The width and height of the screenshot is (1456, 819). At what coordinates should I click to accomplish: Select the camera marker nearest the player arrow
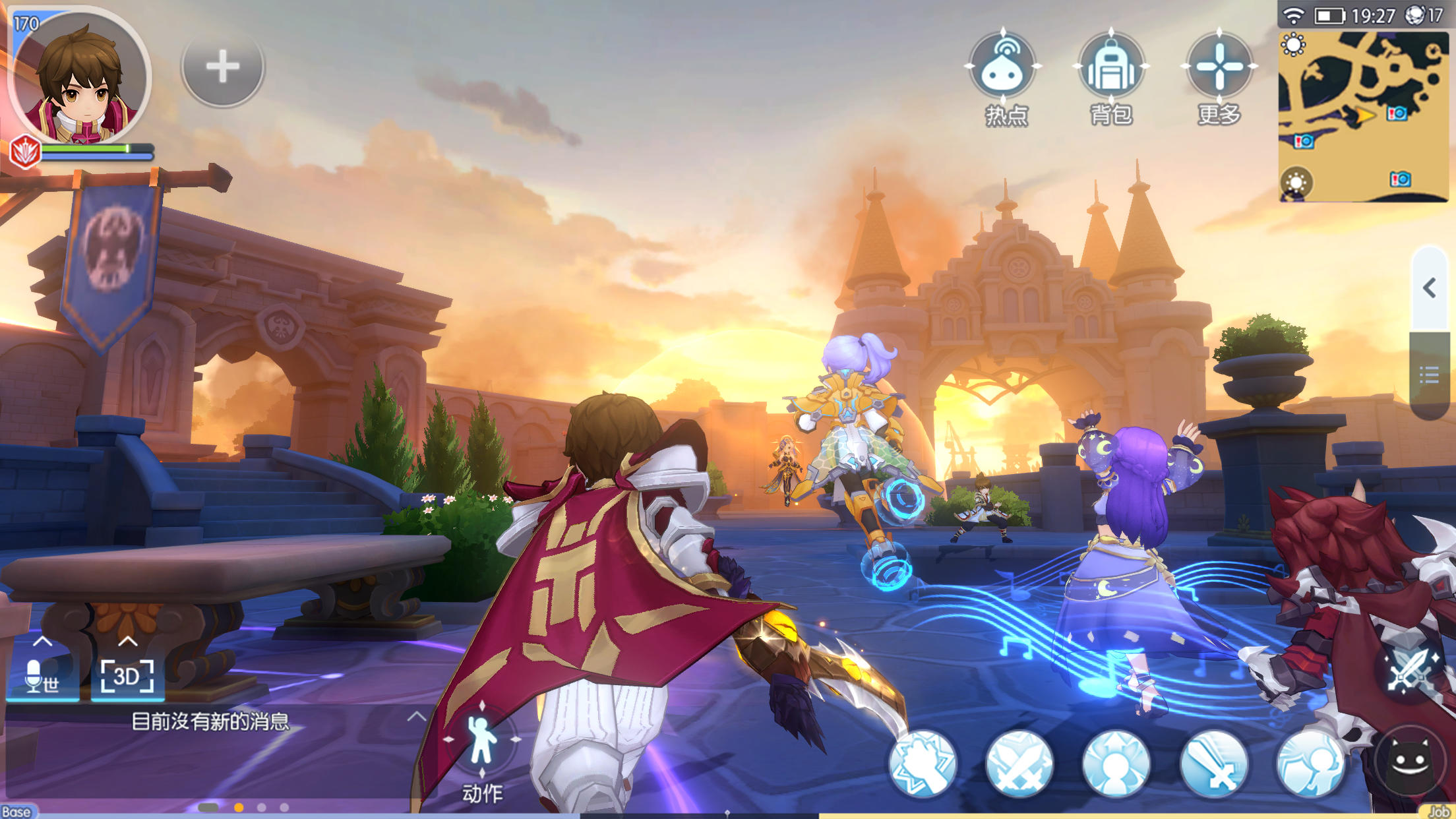(1397, 113)
